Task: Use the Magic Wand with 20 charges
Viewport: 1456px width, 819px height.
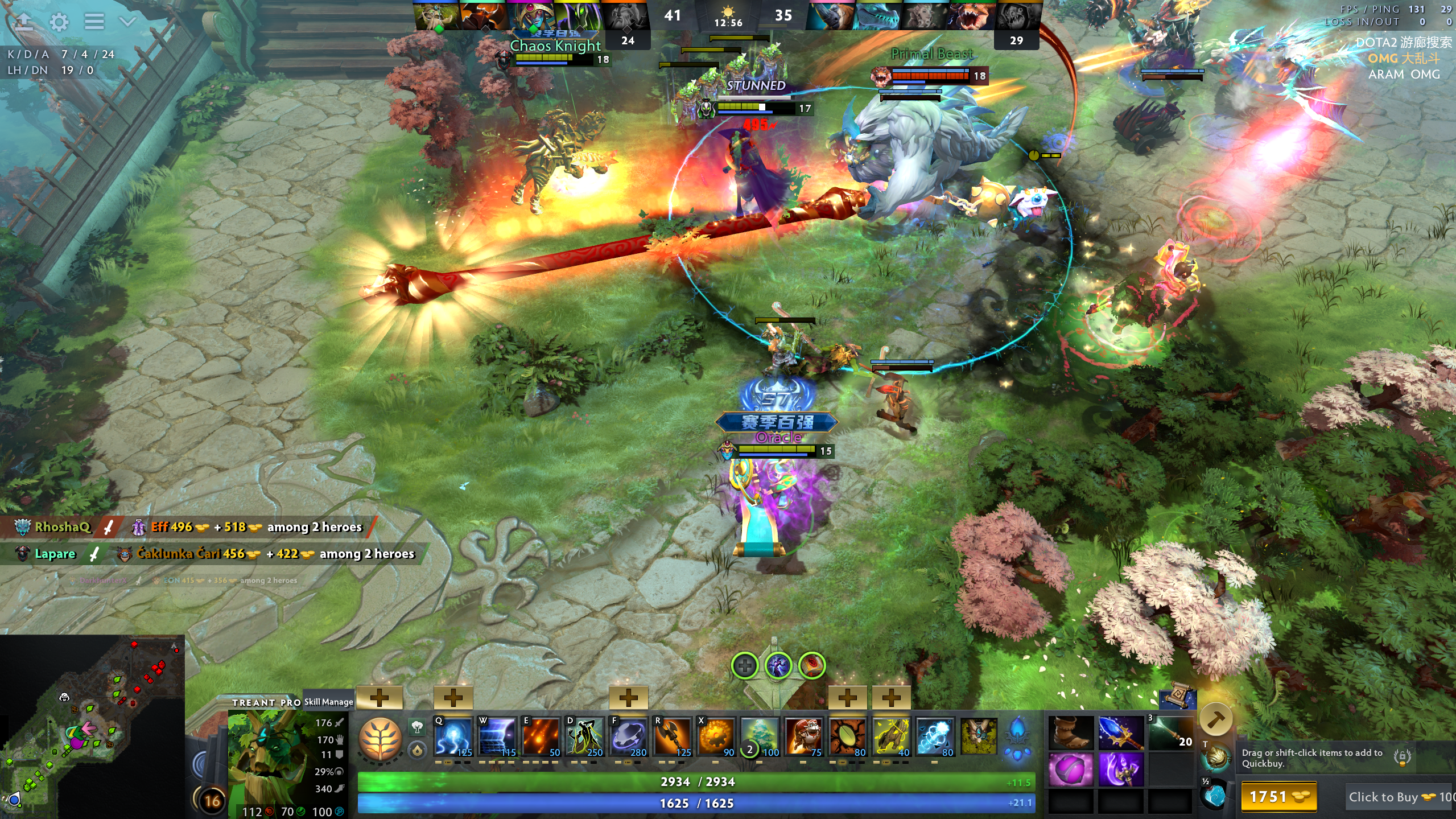Action: pos(1170,733)
